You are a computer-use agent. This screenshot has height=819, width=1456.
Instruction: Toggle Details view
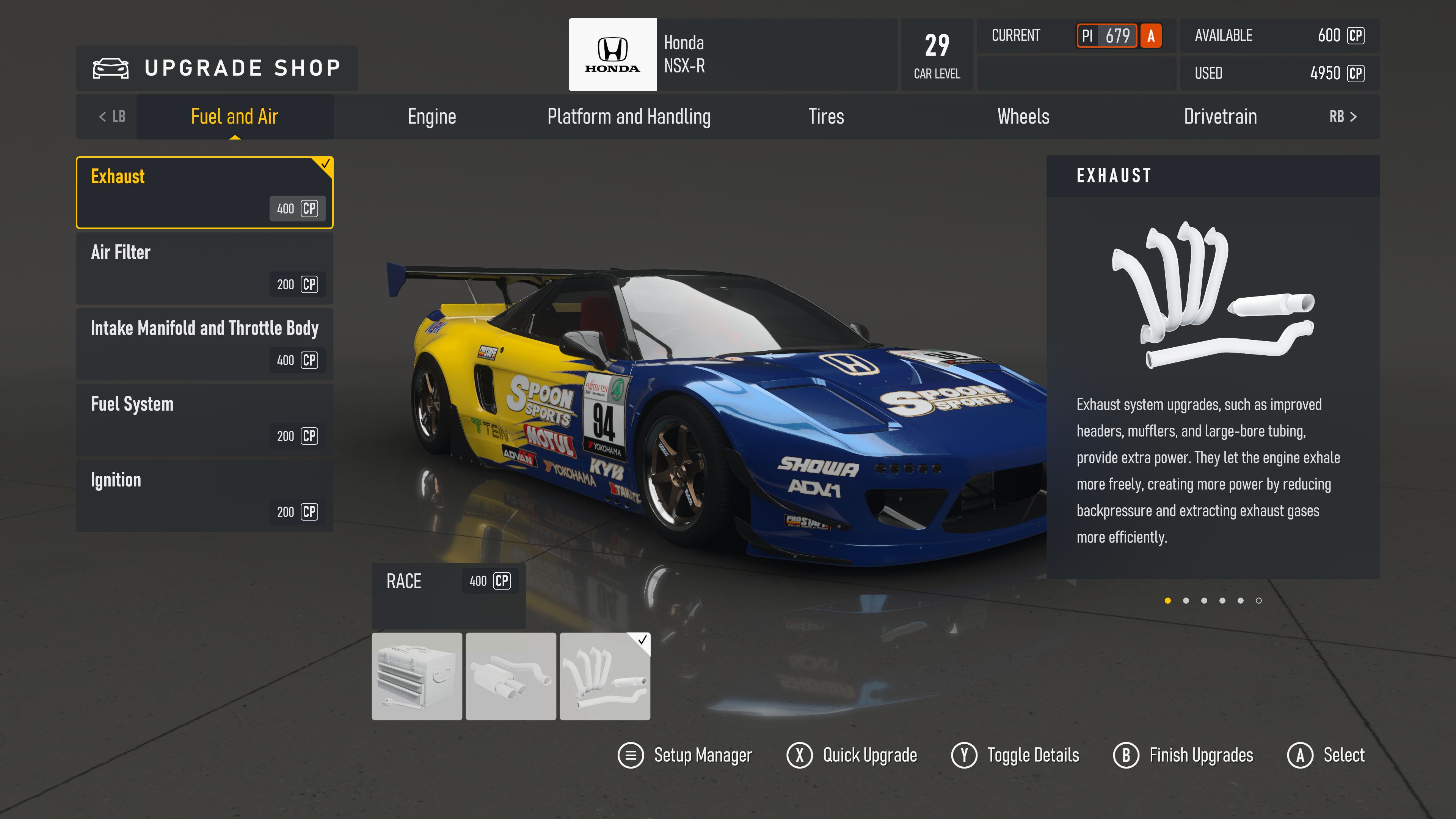coord(1015,755)
